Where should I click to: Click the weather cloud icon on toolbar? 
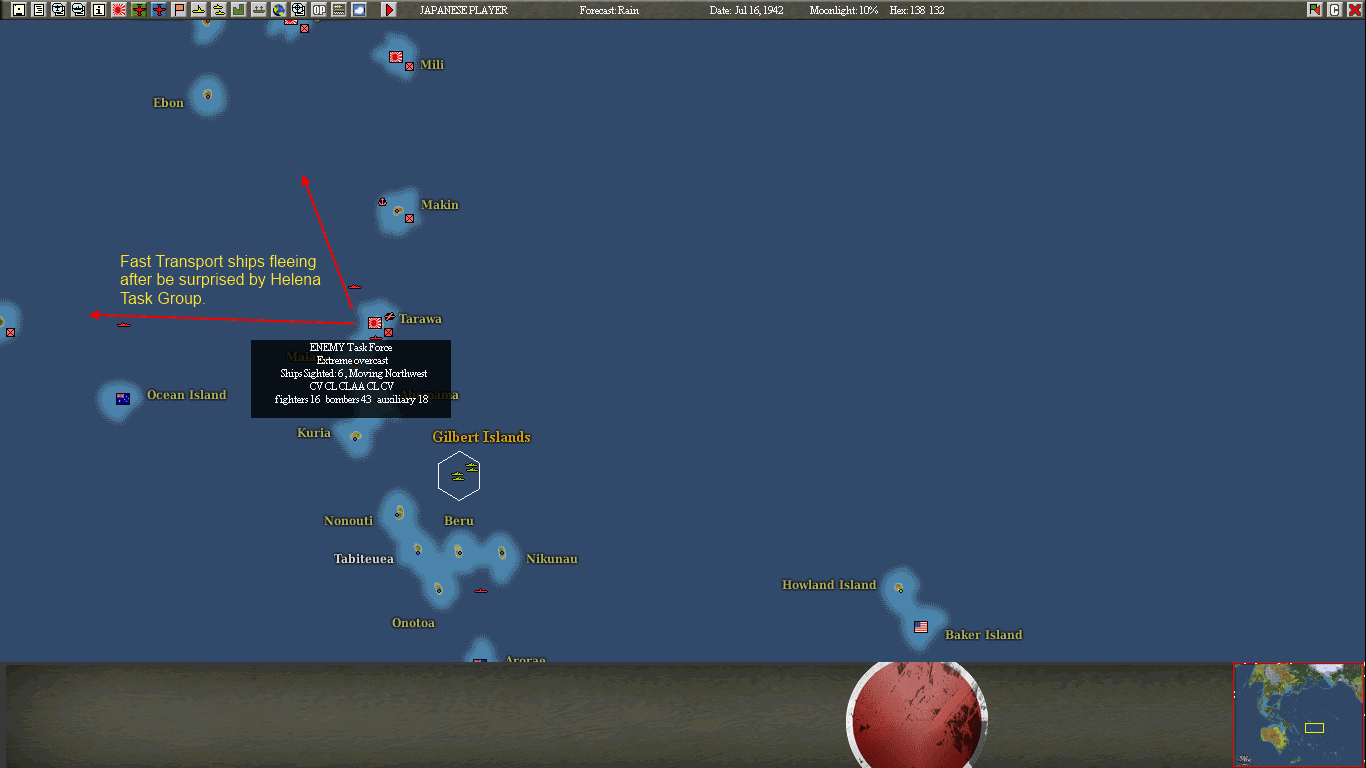pyautogui.click(x=358, y=9)
